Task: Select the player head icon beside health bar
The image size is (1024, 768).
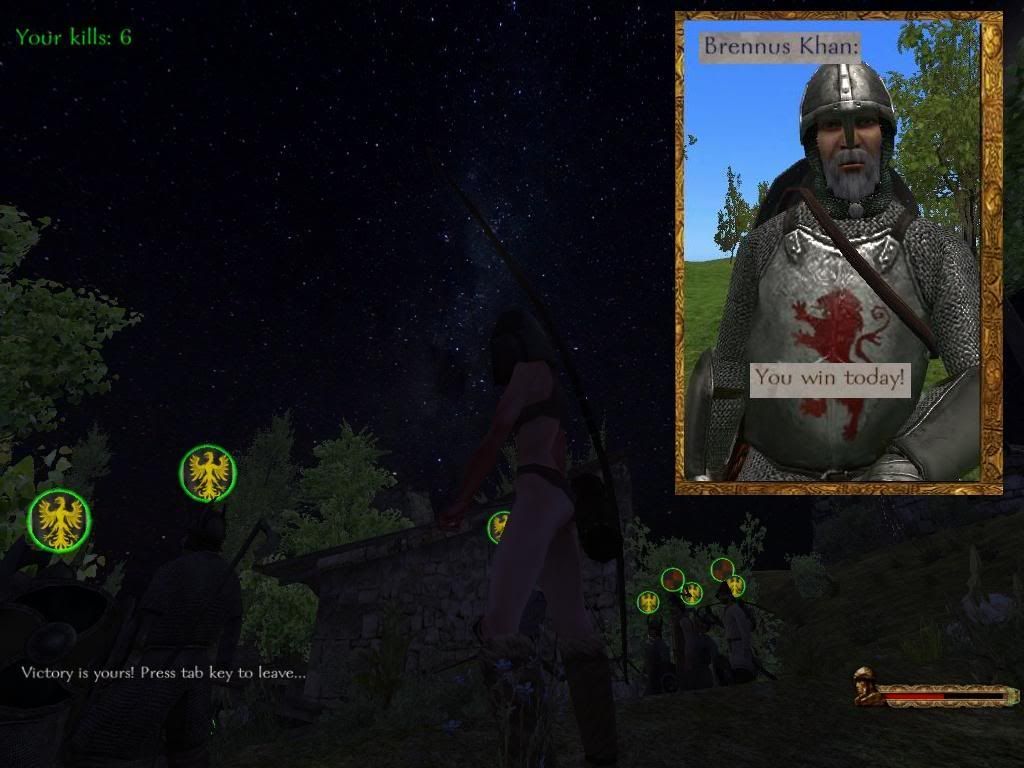Action: tap(866, 686)
